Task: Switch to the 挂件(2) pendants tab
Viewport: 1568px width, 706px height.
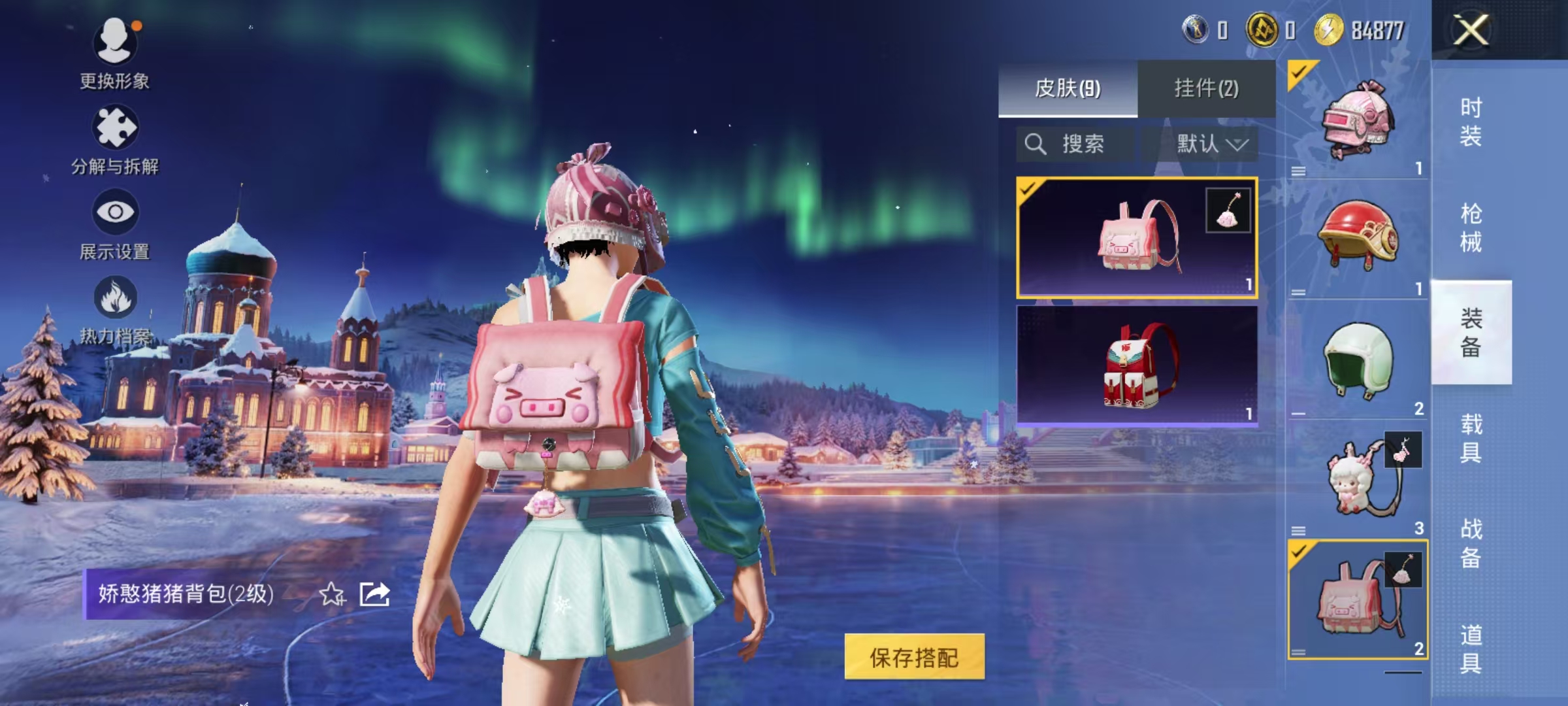Action: (1206, 88)
